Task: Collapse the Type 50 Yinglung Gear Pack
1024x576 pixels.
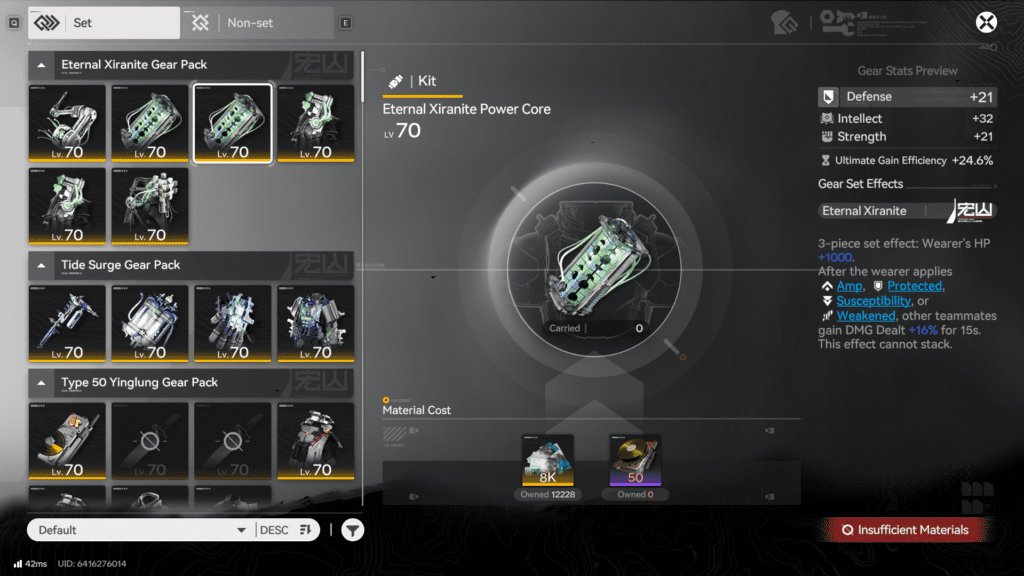Action: 42,382
